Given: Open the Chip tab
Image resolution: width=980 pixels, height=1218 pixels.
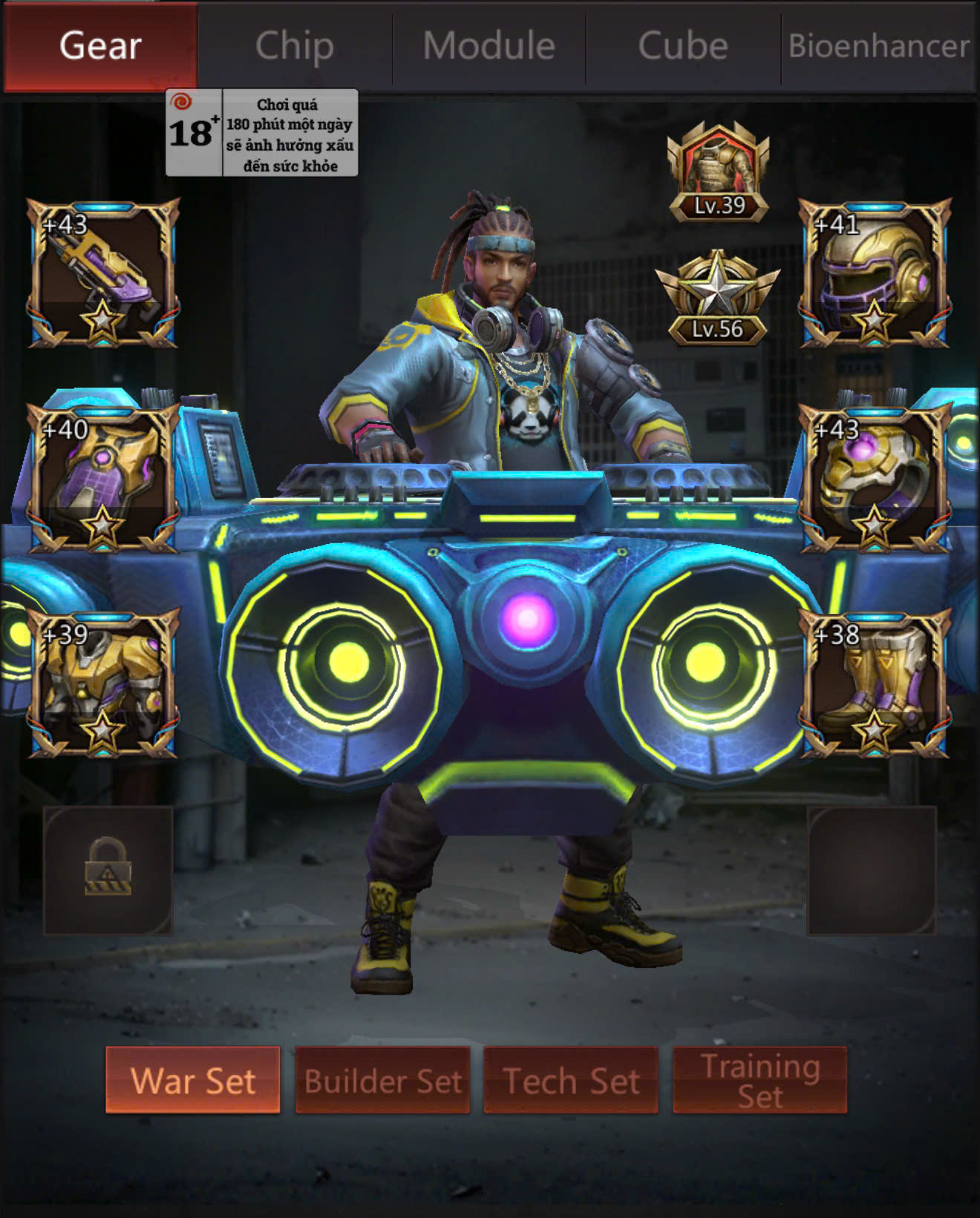Looking at the screenshot, I should (295, 46).
